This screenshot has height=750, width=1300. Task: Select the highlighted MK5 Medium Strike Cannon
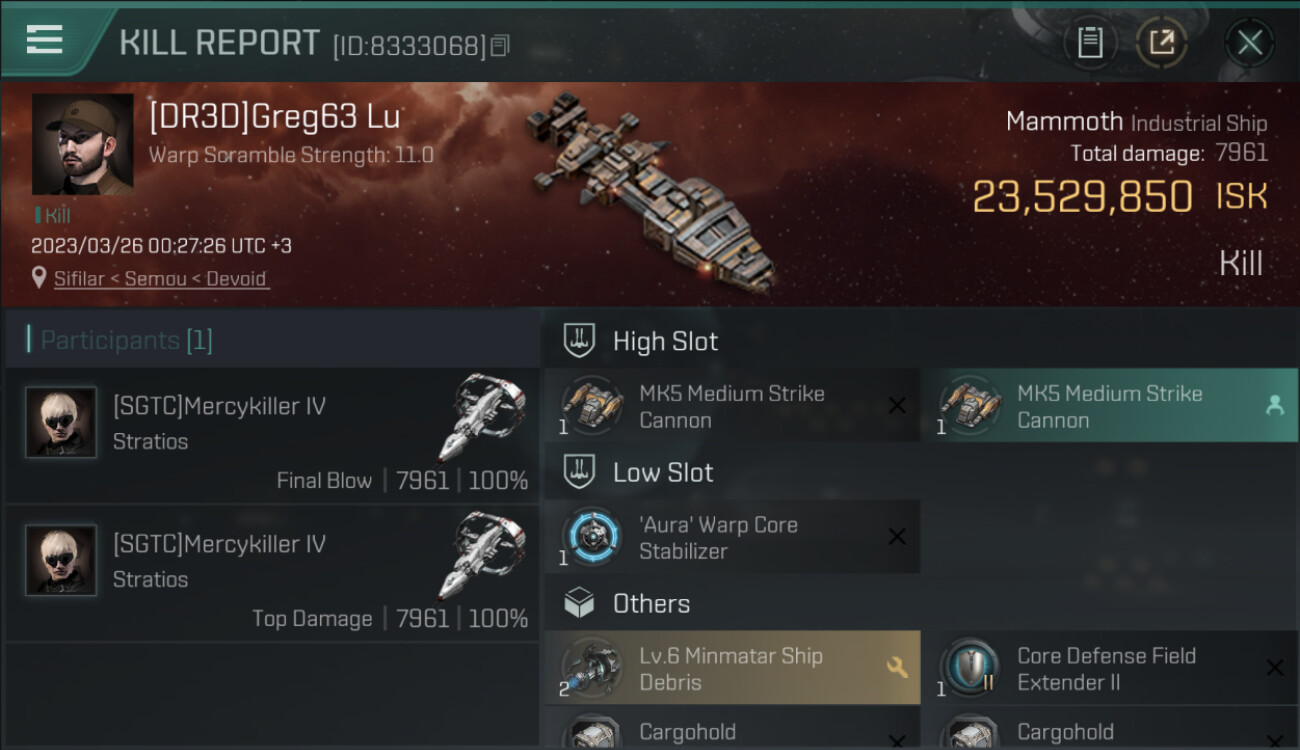1108,406
